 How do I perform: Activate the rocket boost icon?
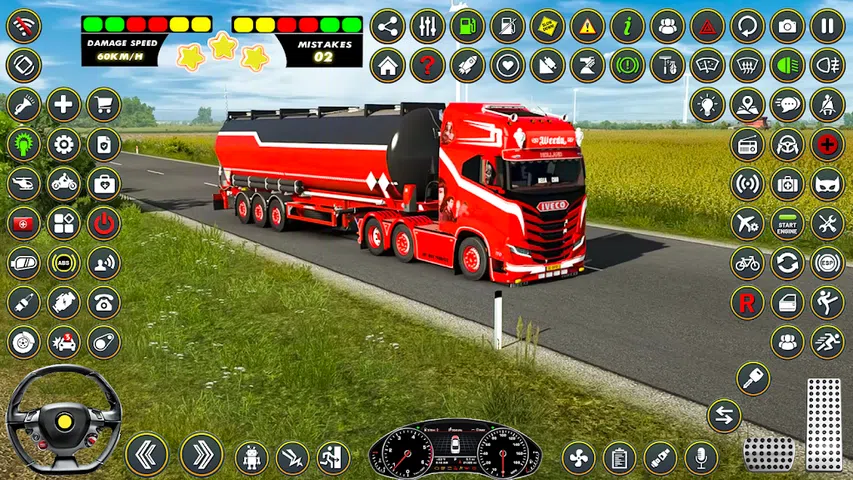point(467,66)
